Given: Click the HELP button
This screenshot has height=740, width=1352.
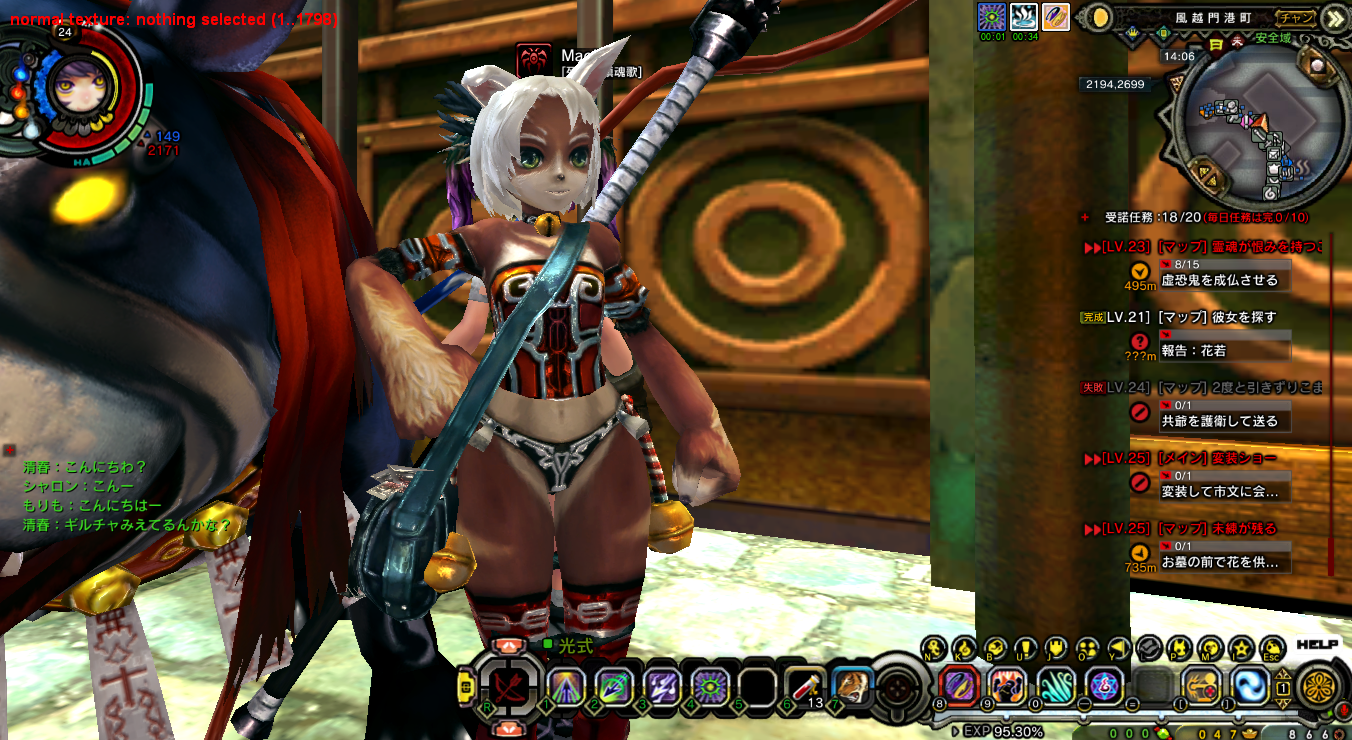Looking at the screenshot, I should pos(1317,645).
